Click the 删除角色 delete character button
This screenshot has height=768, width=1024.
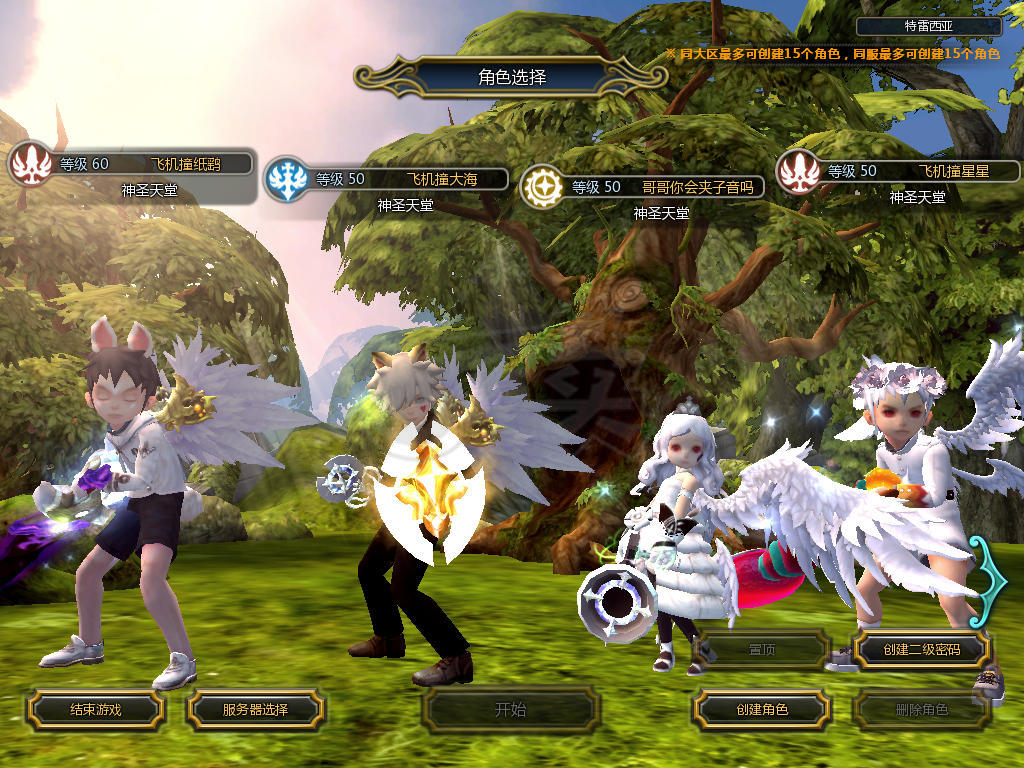click(x=921, y=710)
